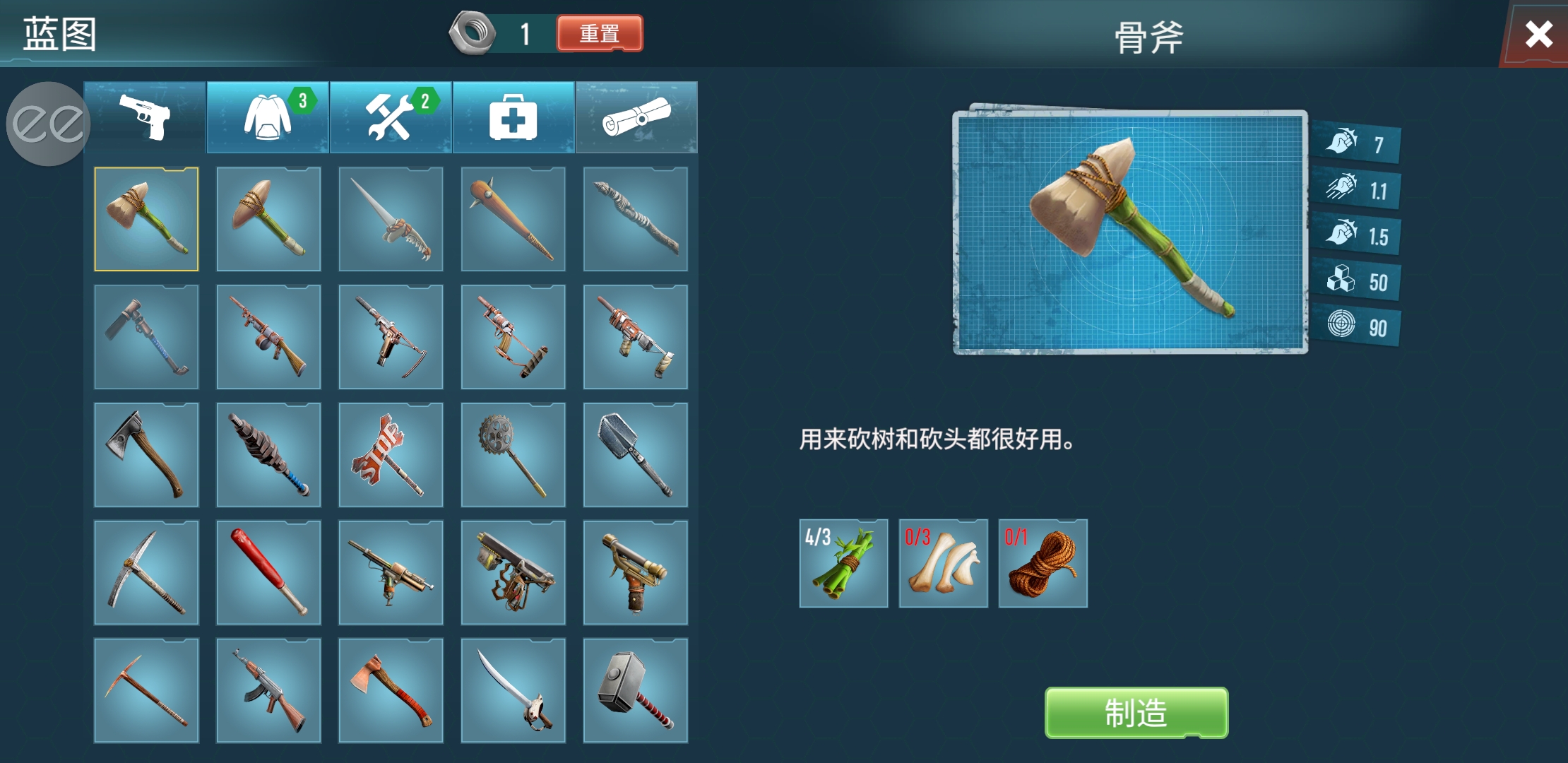Choose the red baseball bat blueprint
Viewport: 1568px width, 763px height.
point(268,573)
